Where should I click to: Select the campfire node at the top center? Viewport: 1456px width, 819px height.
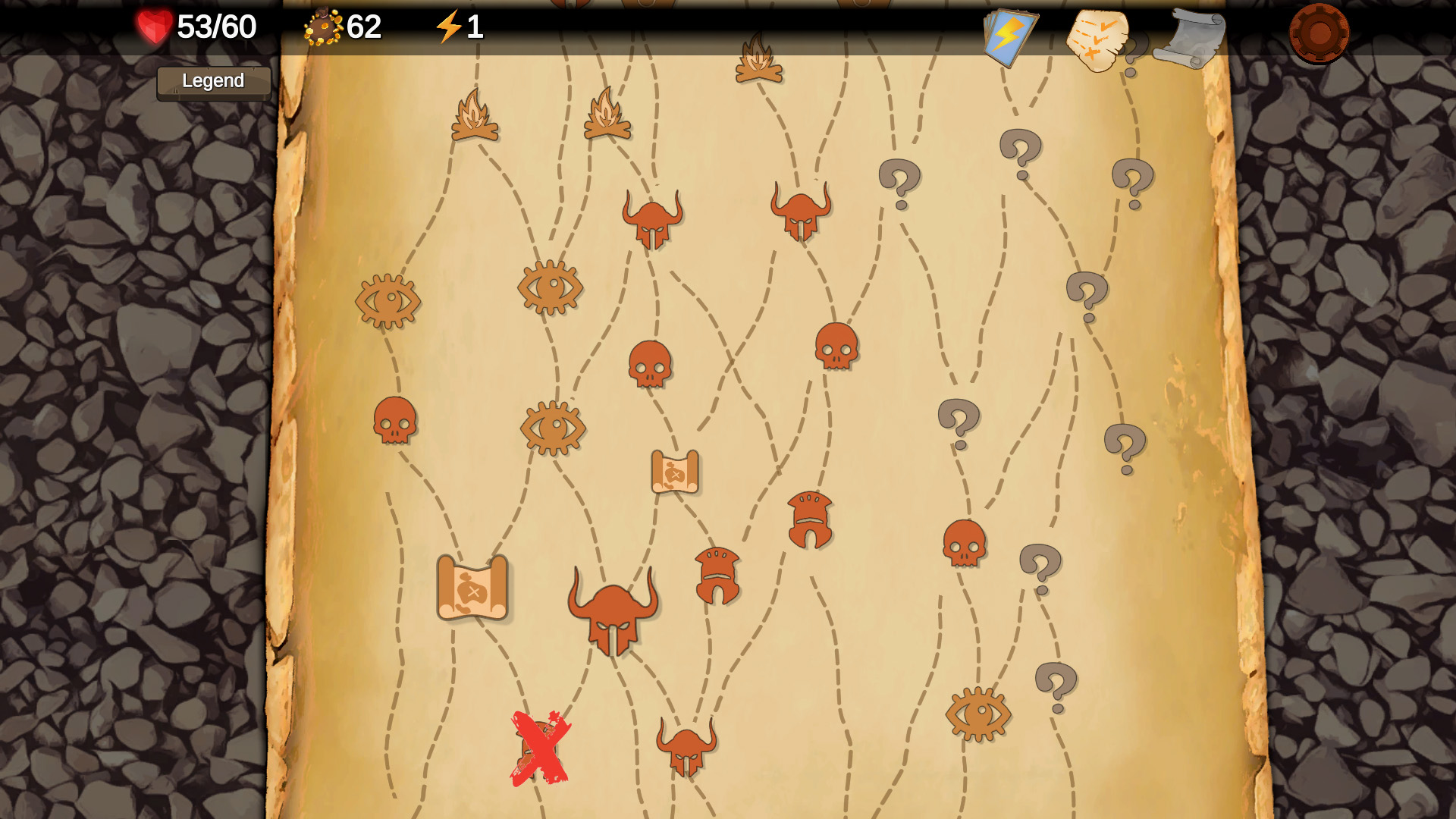[x=757, y=57]
